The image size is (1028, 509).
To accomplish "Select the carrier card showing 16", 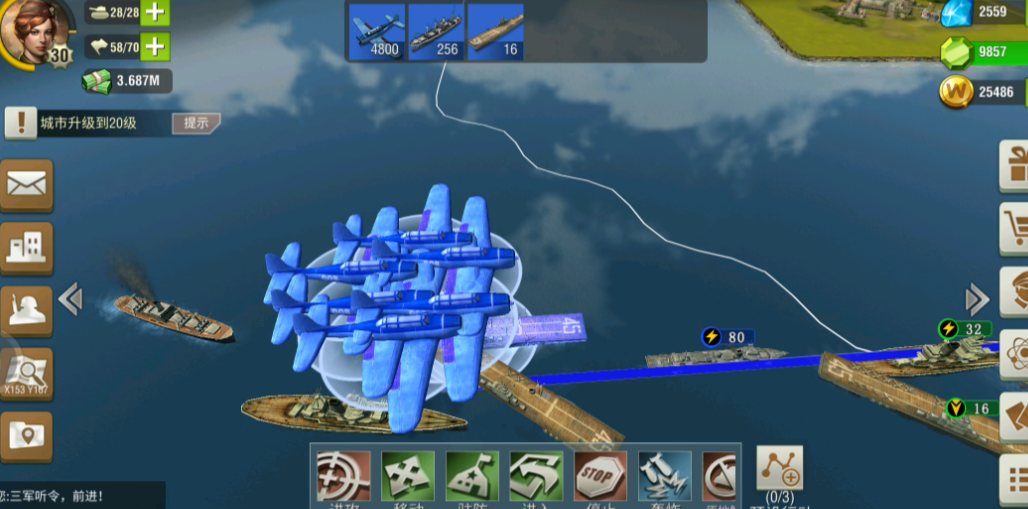I will [x=495, y=31].
